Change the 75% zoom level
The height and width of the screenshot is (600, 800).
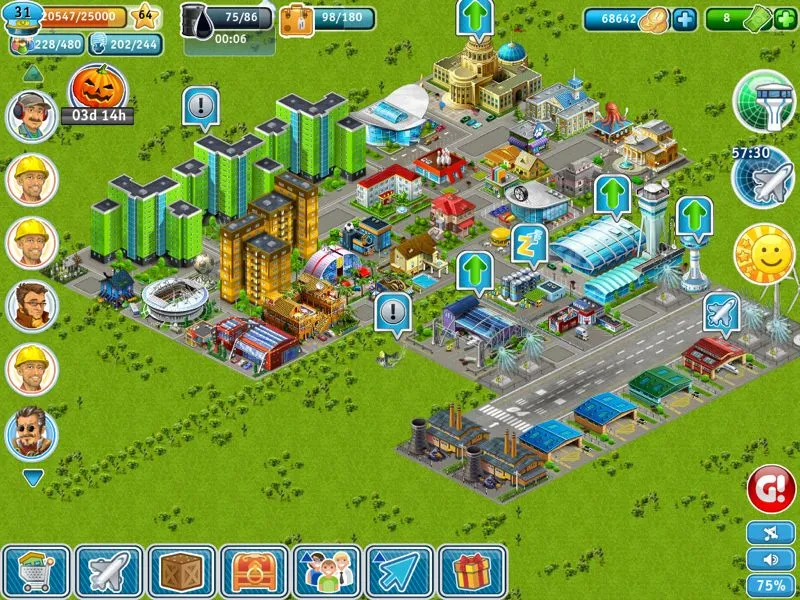click(771, 585)
